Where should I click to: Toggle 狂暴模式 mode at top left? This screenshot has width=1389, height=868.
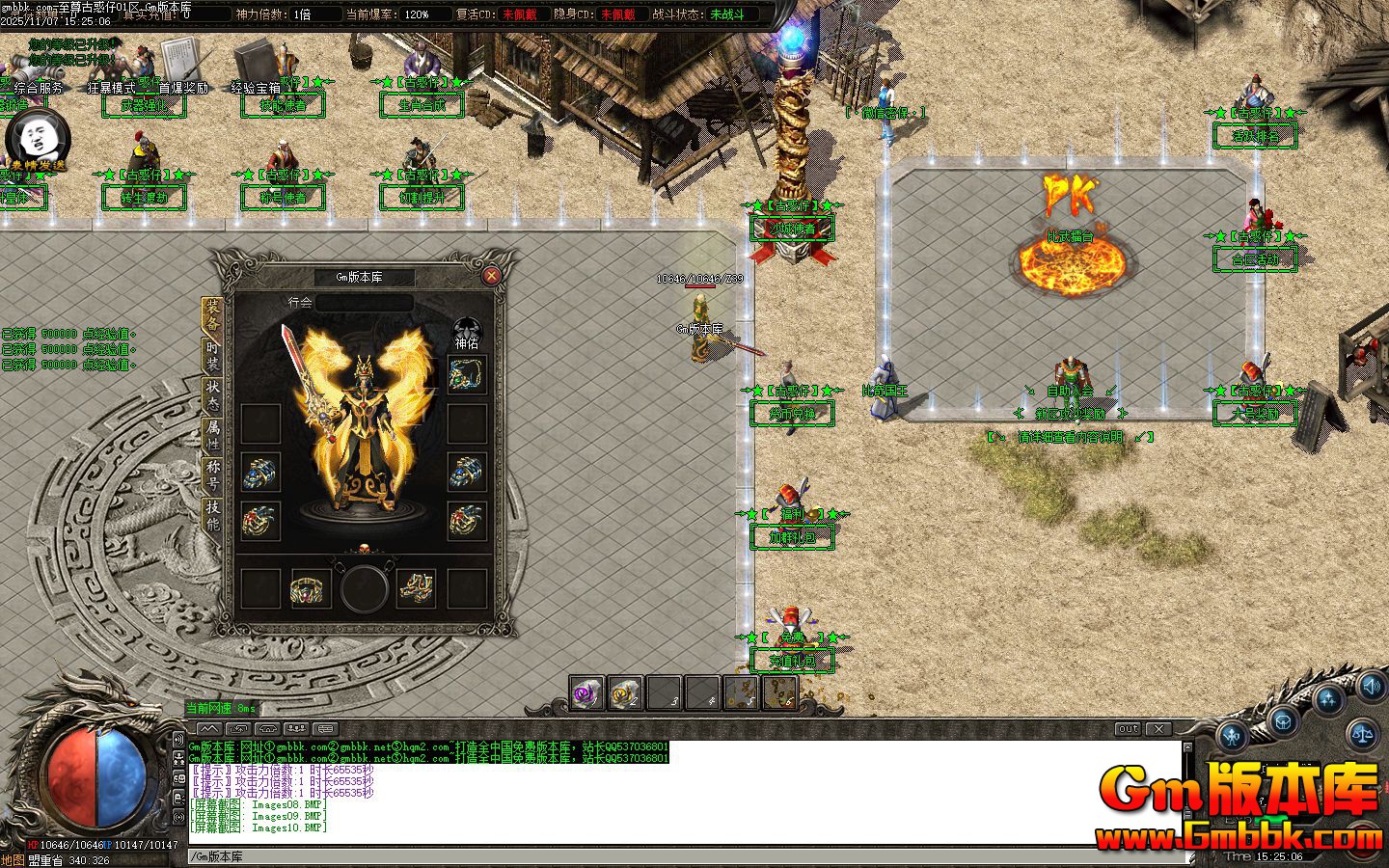pos(111,89)
